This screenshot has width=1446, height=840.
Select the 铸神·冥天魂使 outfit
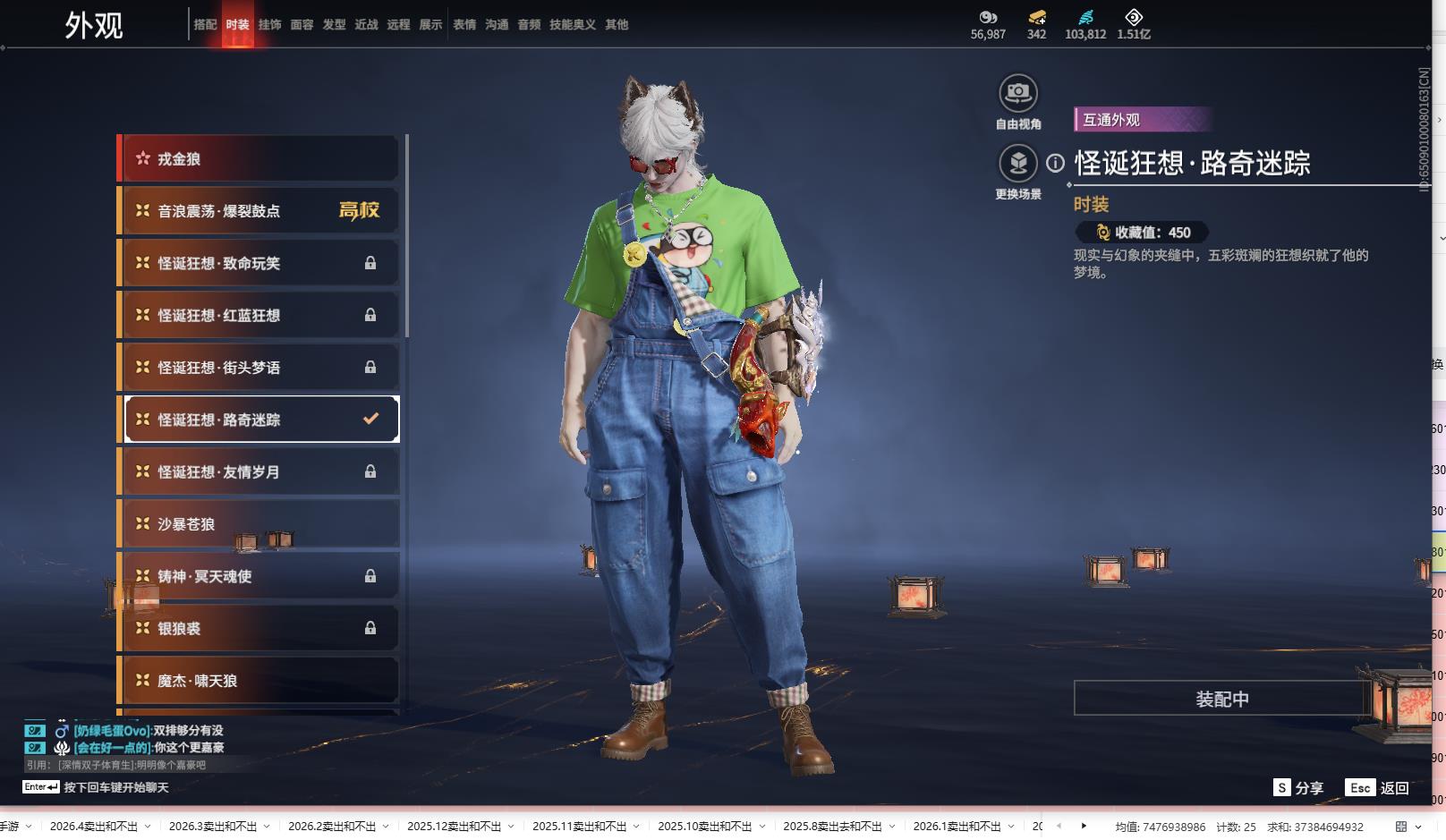coord(259,576)
